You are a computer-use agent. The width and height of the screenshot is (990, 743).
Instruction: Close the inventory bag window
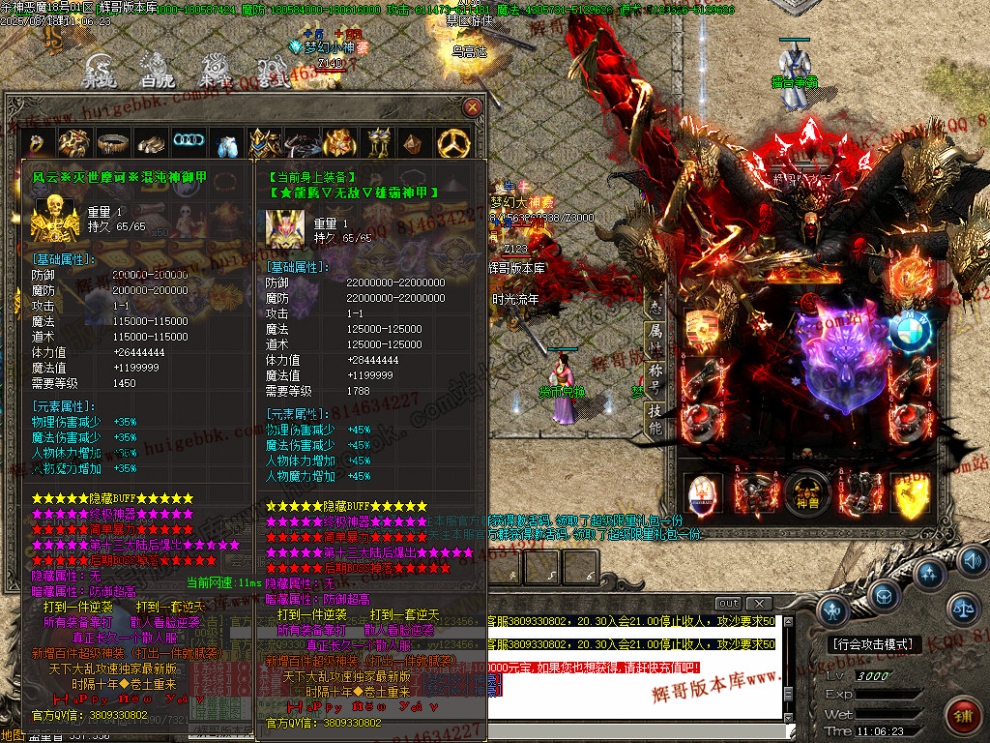(472, 107)
